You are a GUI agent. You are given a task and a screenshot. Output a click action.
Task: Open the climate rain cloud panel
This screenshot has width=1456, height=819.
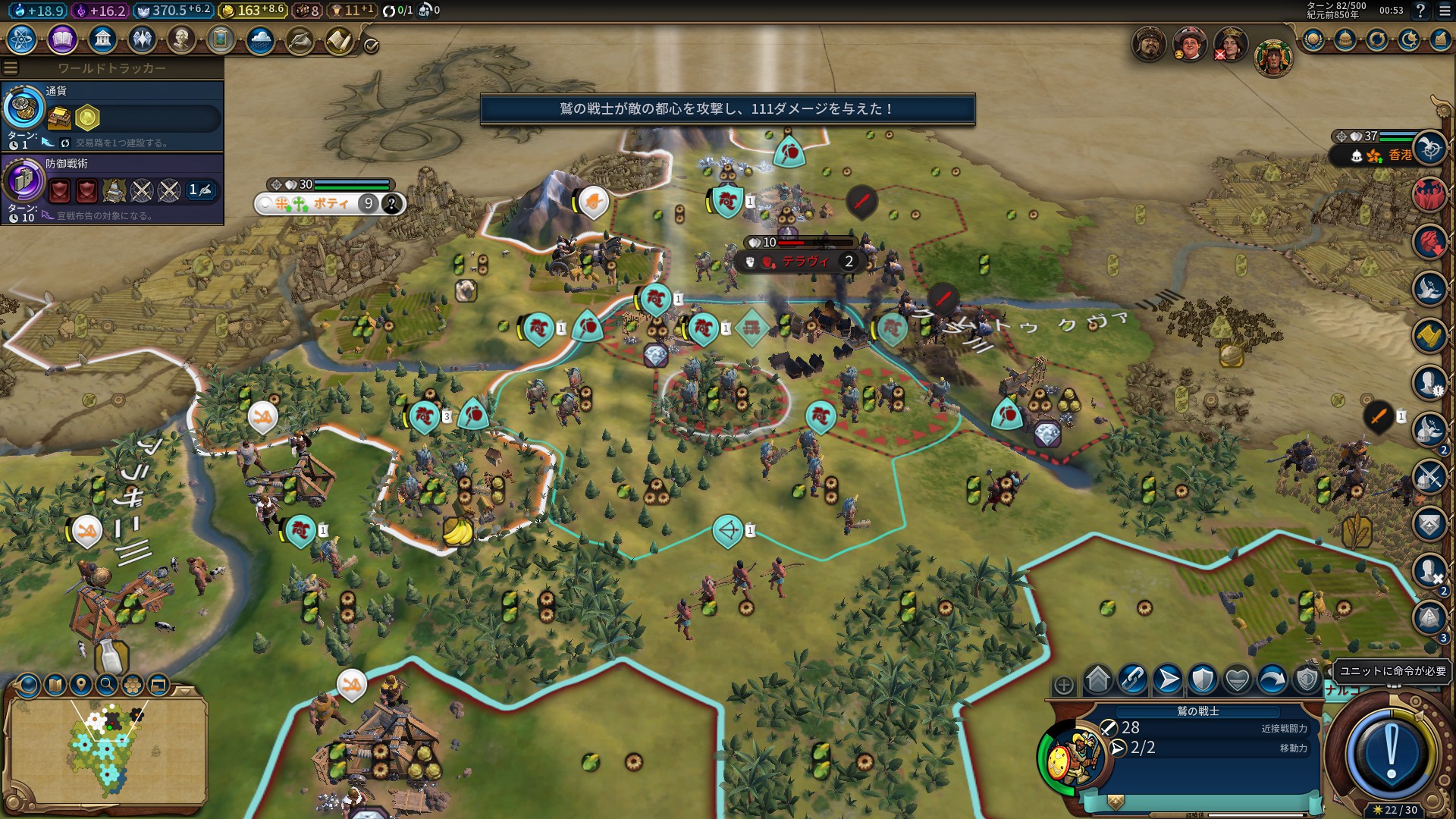260,39
